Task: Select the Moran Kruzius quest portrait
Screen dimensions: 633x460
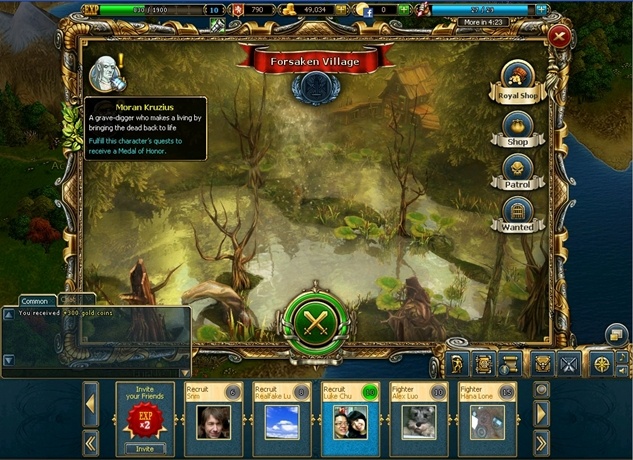Action: pyautogui.click(x=103, y=70)
